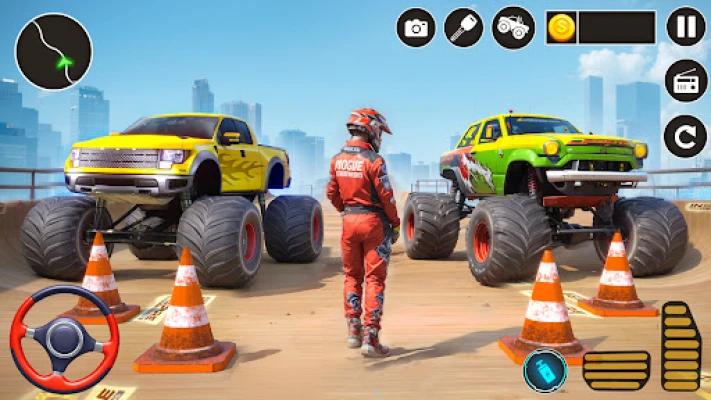Click the gold coin icon
The width and height of the screenshot is (711, 400).
click(x=562, y=27)
